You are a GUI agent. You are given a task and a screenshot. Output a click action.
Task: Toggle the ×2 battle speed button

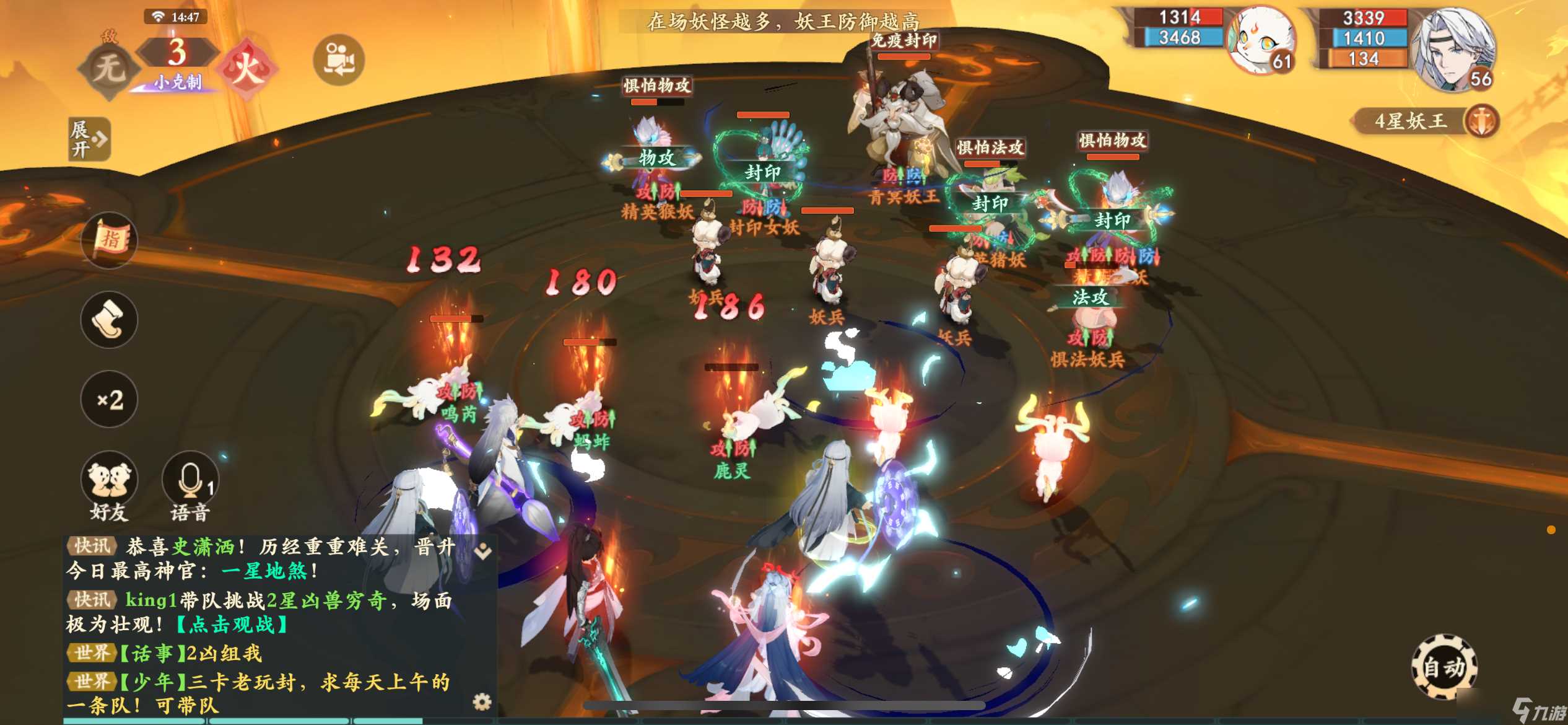pos(108,400)
